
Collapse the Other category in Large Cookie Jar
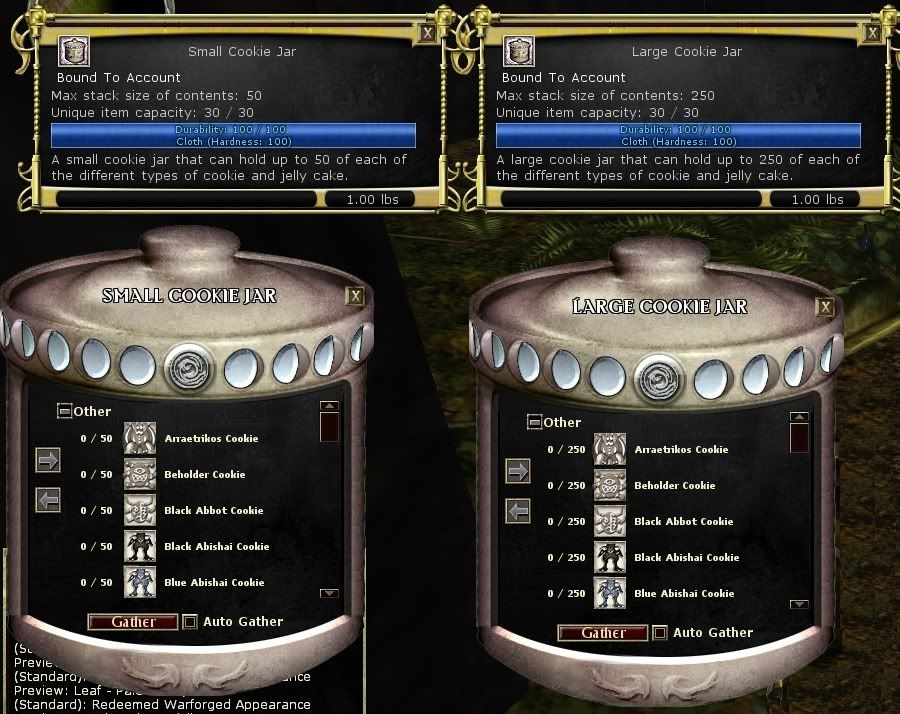[534, 422]
